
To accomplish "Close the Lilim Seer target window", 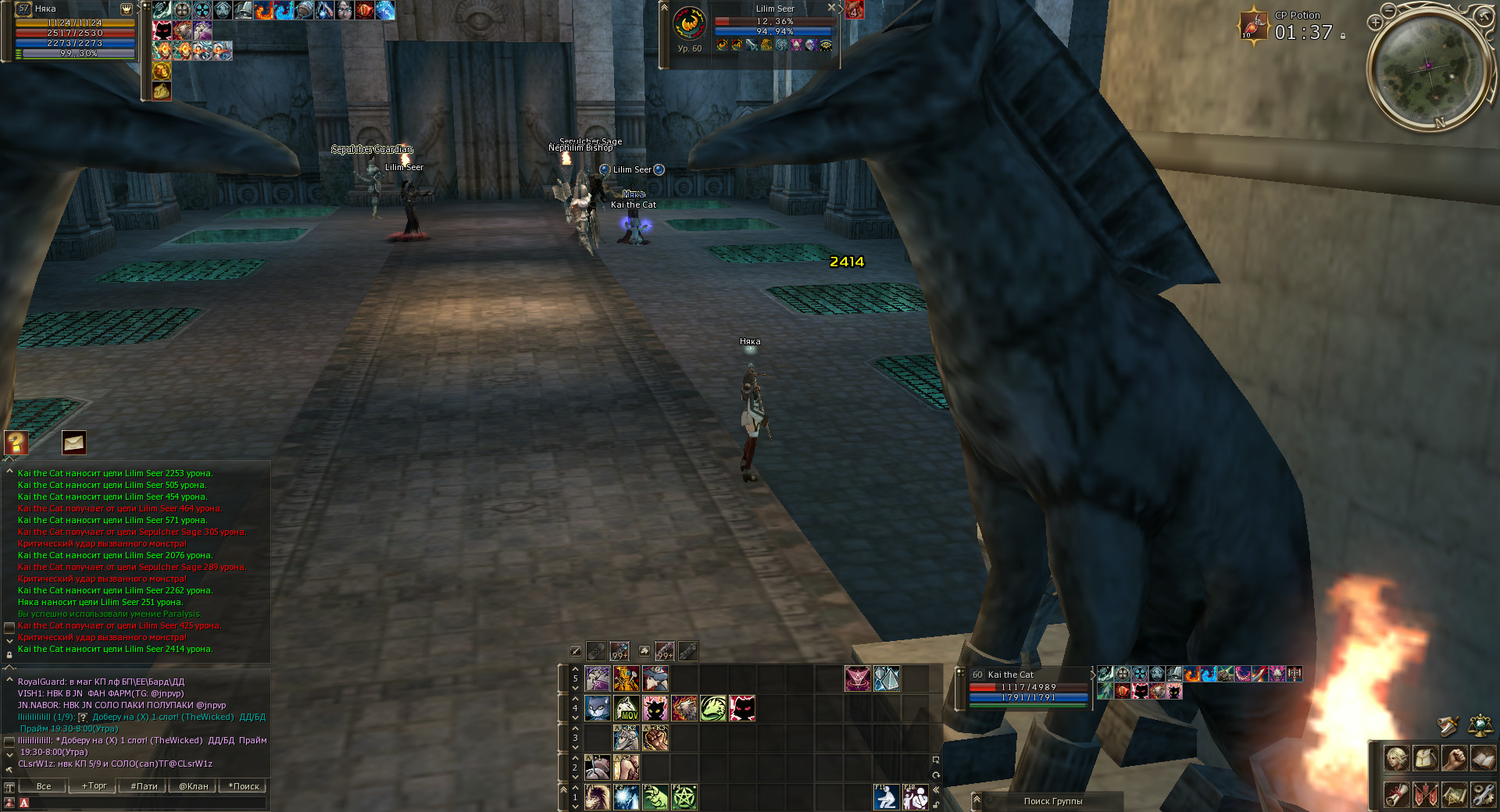I will click(x=831, y=8).
